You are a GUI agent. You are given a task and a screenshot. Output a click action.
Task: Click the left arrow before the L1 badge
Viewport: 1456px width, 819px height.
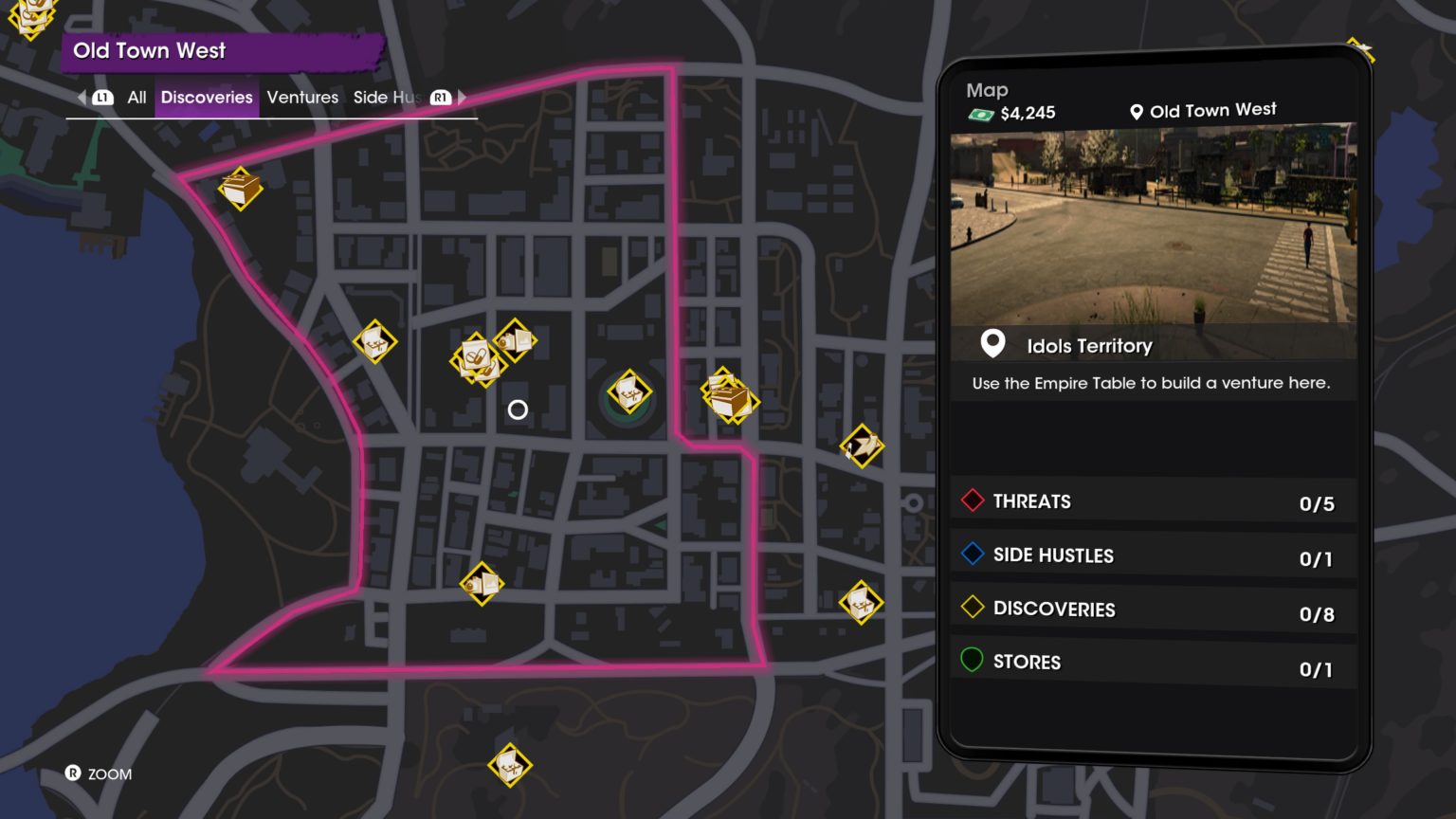coord(80,97)
